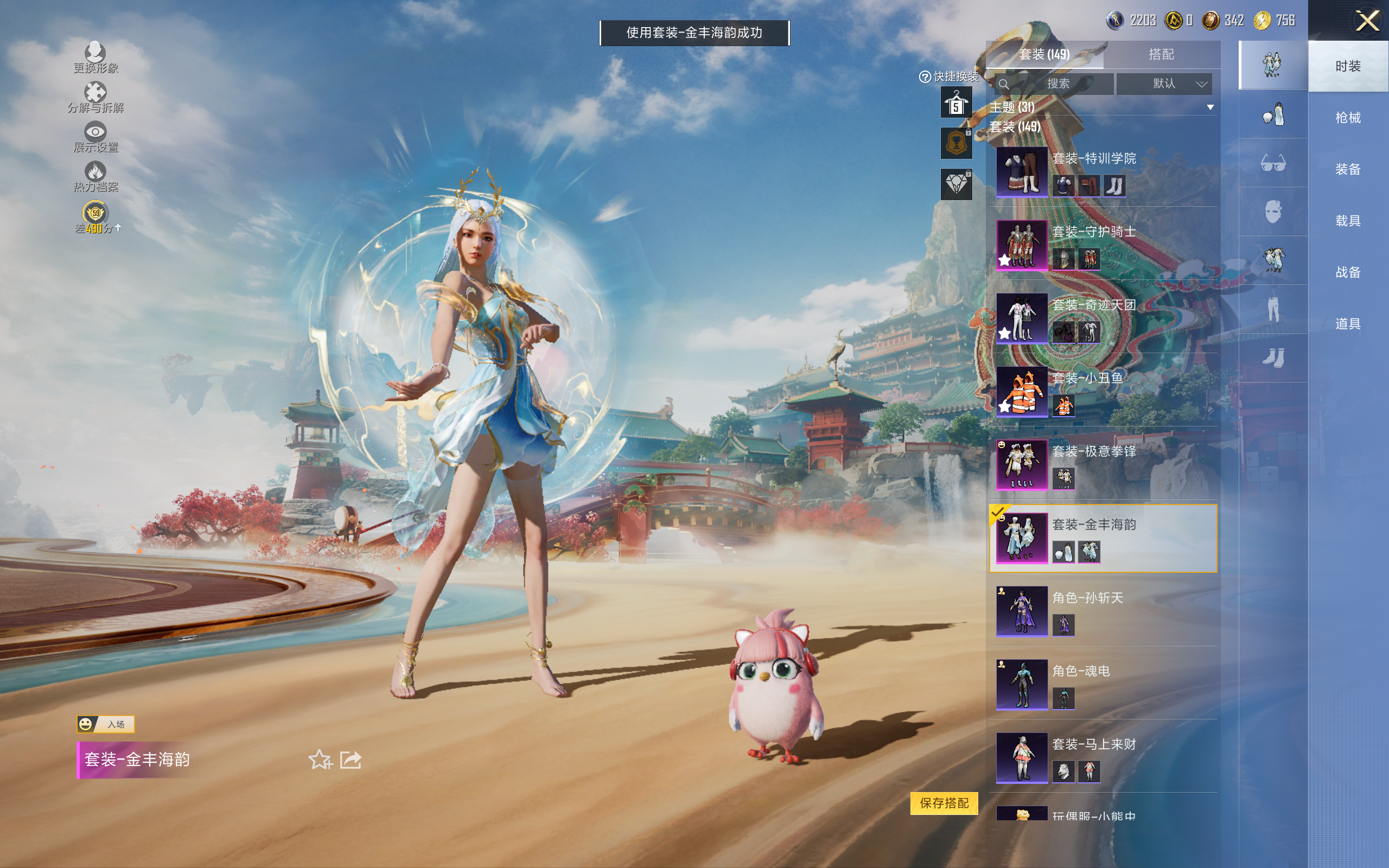Close the wardrobe screen with the X
This screenshot has height=868, width=1389.
(1367, 21)
